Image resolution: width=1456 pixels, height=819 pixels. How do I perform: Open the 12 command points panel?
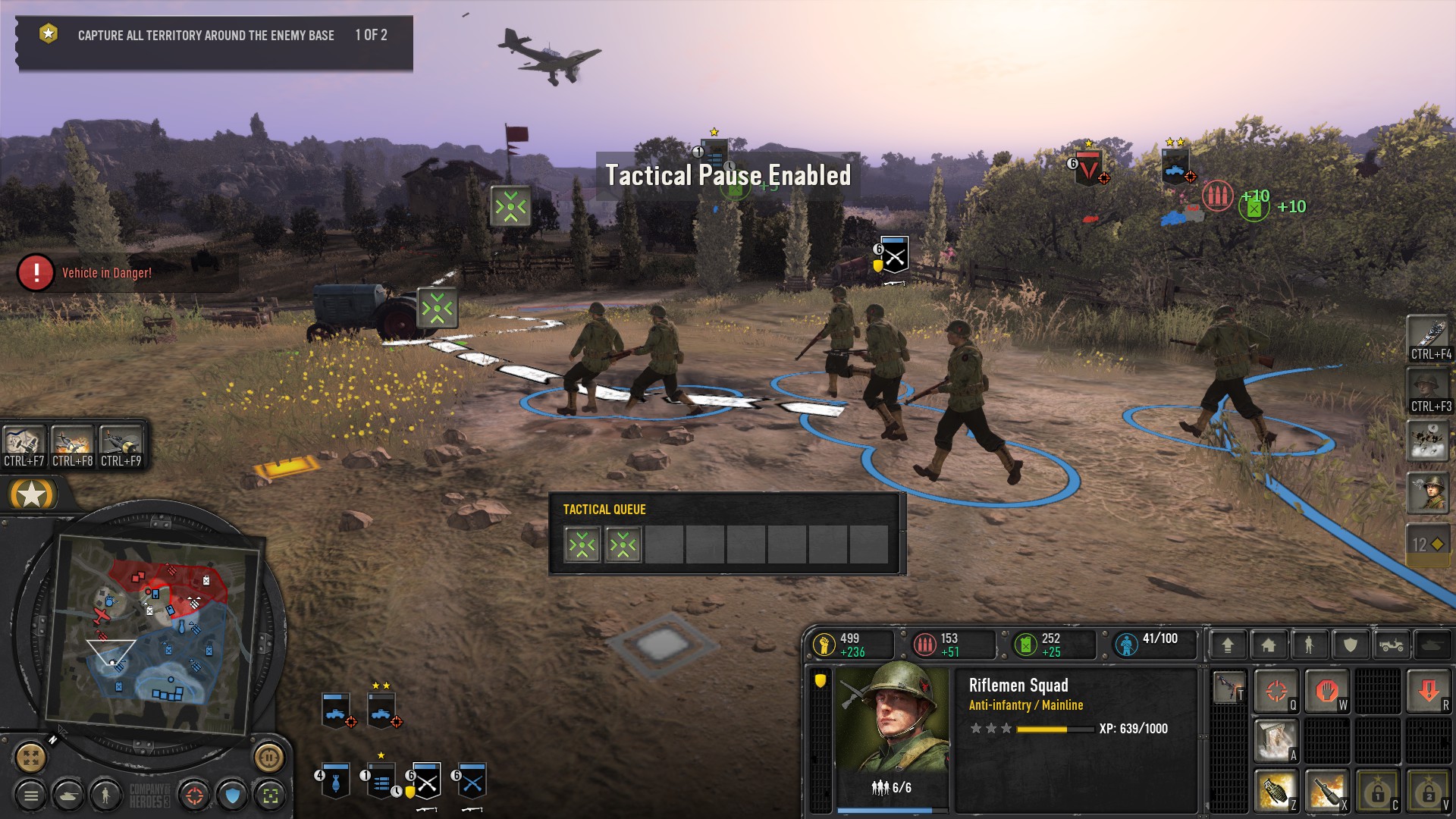click(x=1428, y=544)
